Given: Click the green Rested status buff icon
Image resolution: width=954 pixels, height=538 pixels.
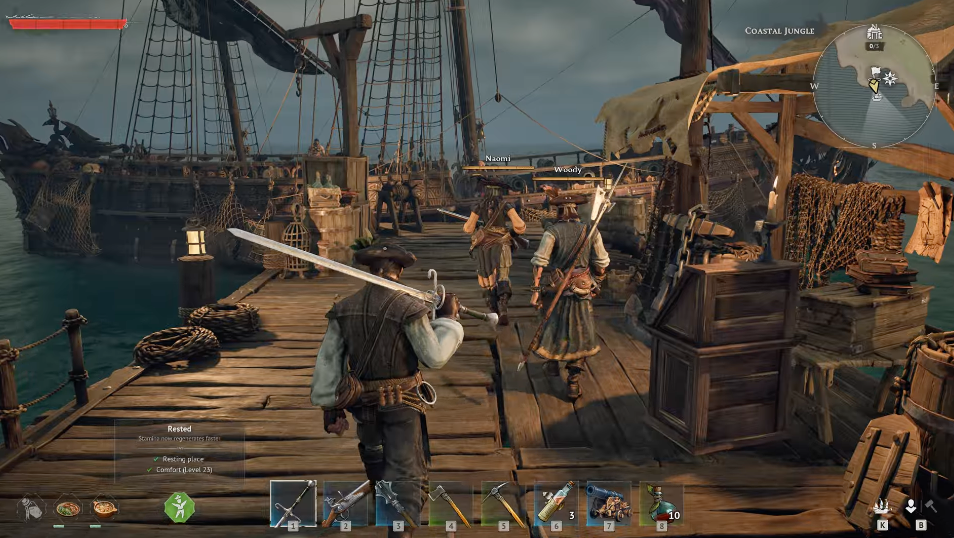Looking at the screenshot, I should coord(180,507).
